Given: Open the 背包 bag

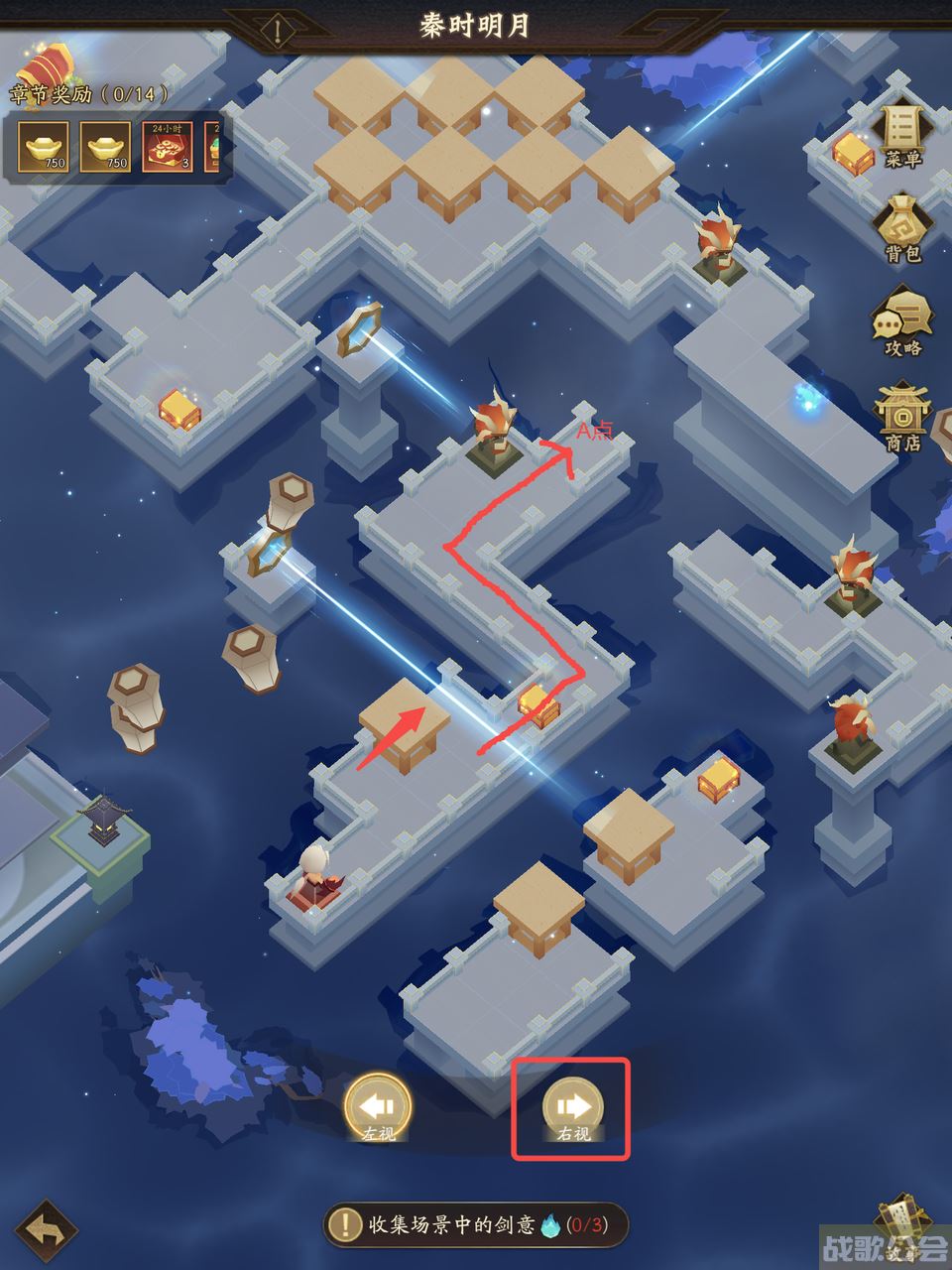Looking at the screenshot, I should click(x=901, y=229).
